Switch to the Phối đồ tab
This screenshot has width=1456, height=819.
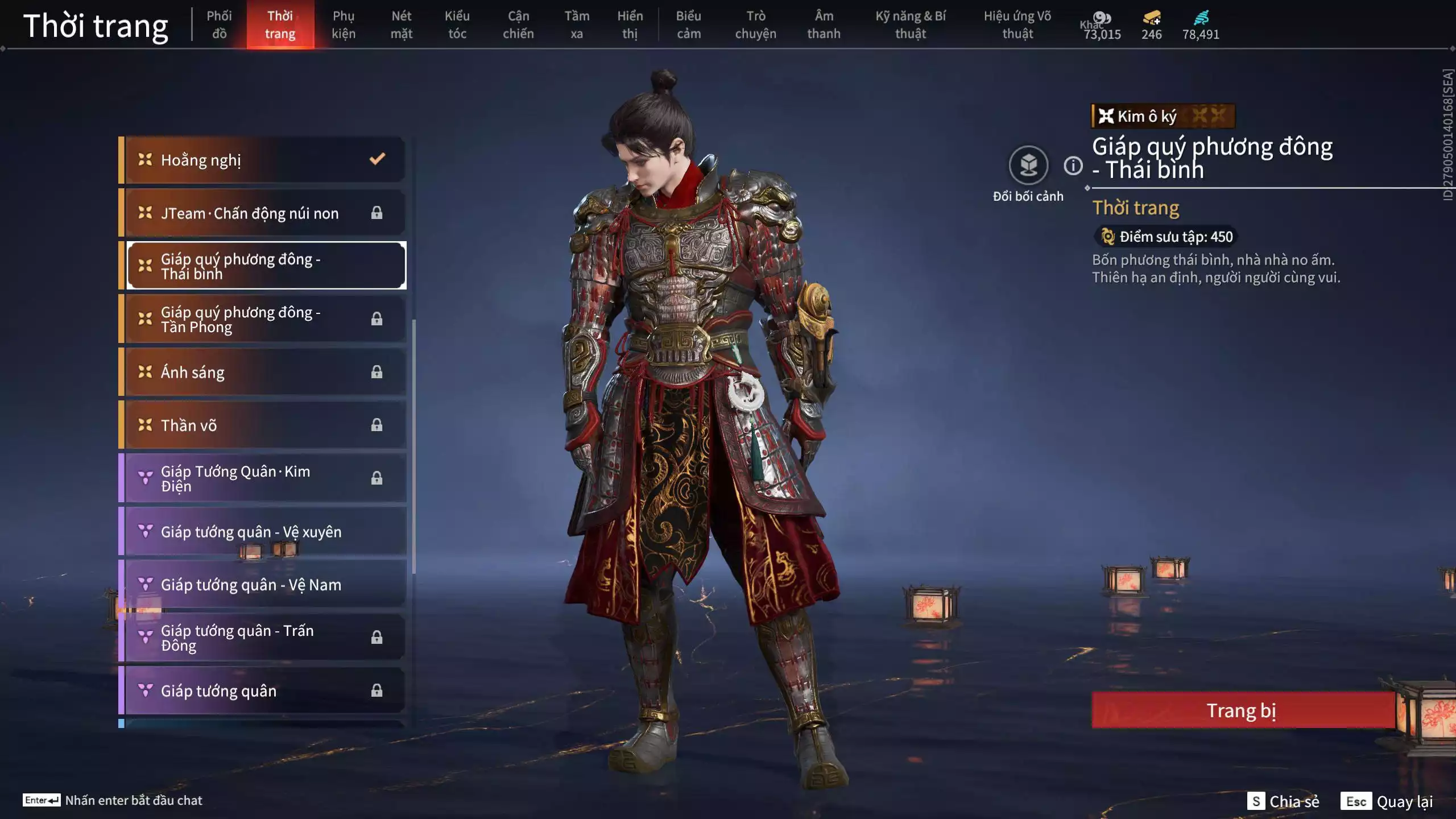pos(219,24)
